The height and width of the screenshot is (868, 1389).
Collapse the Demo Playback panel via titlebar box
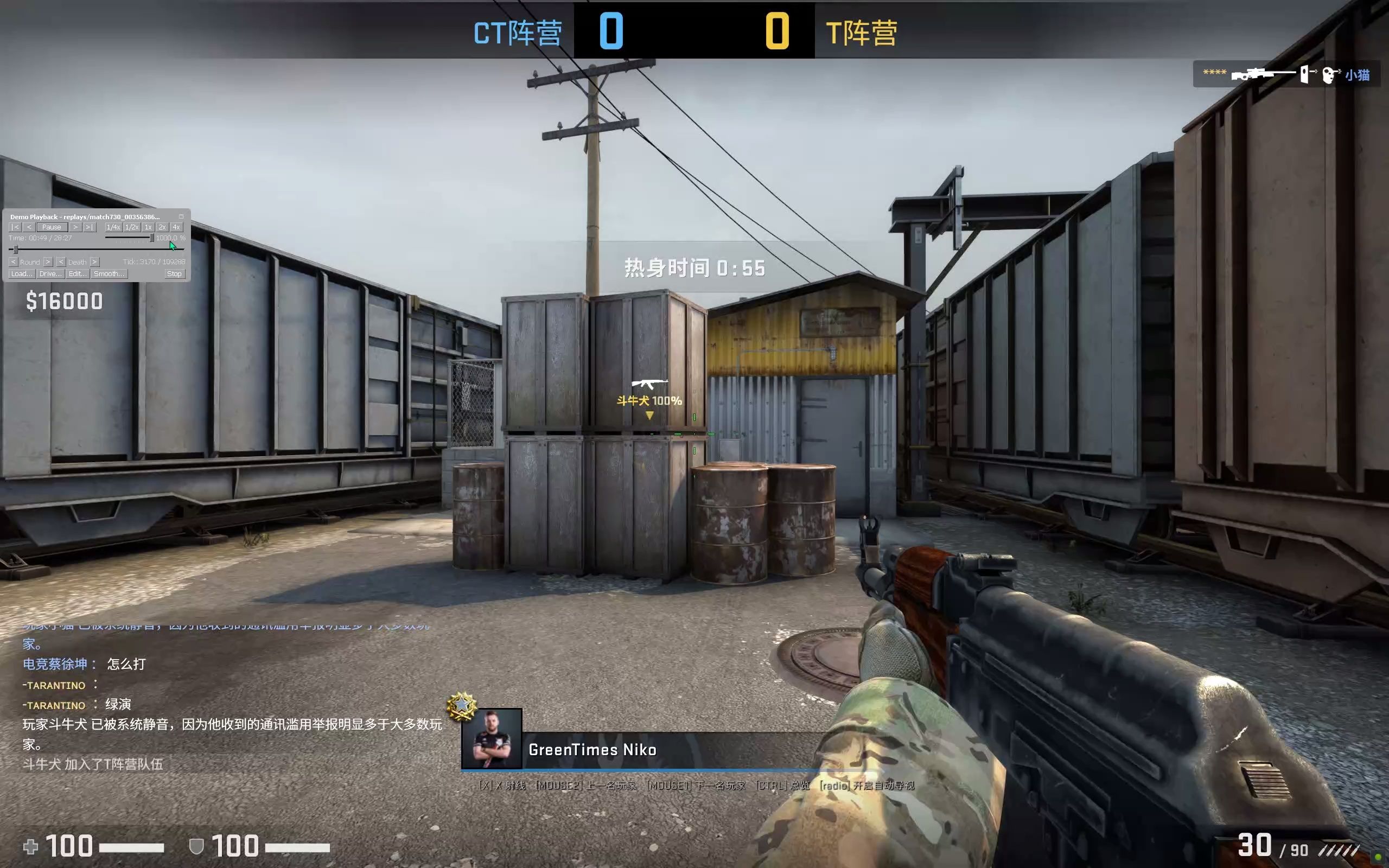pos(182,217)
